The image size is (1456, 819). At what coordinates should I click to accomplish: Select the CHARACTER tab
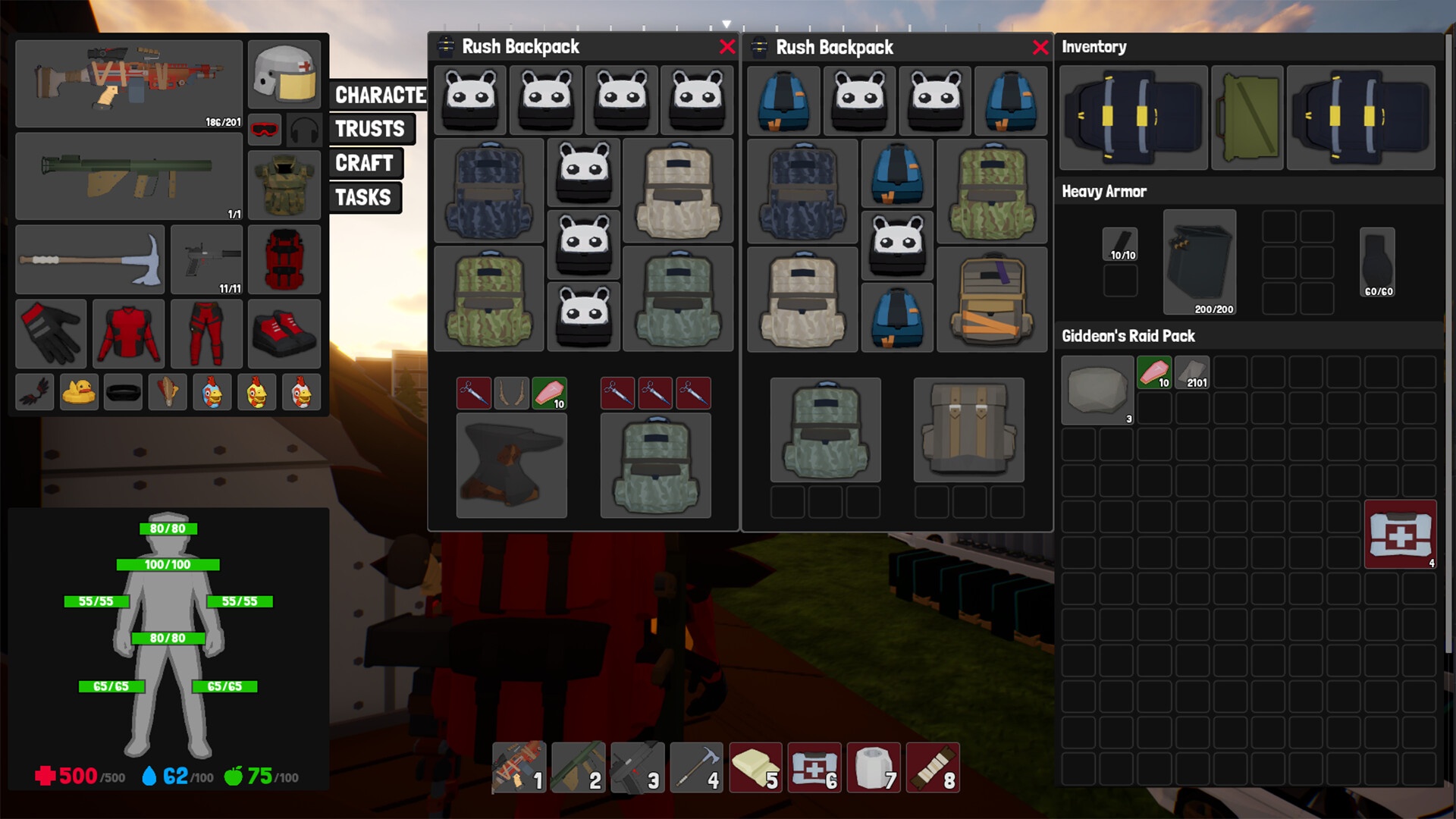coord(379,95)
